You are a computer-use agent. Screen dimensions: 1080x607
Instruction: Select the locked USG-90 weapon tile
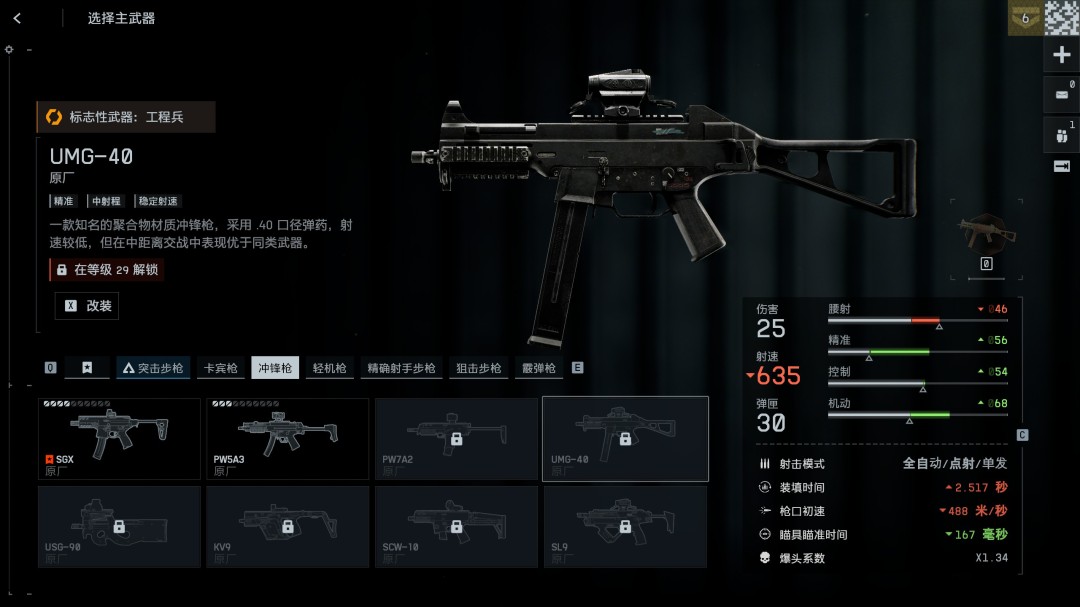(120, 527)
